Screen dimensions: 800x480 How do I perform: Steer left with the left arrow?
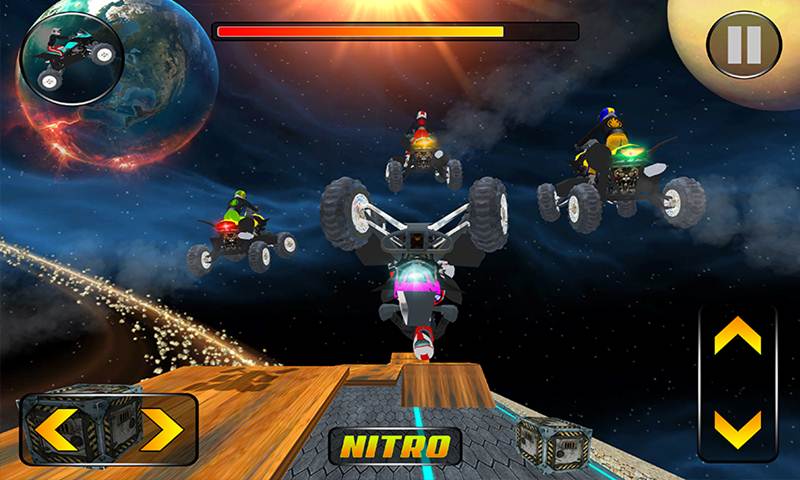[58, 430]
